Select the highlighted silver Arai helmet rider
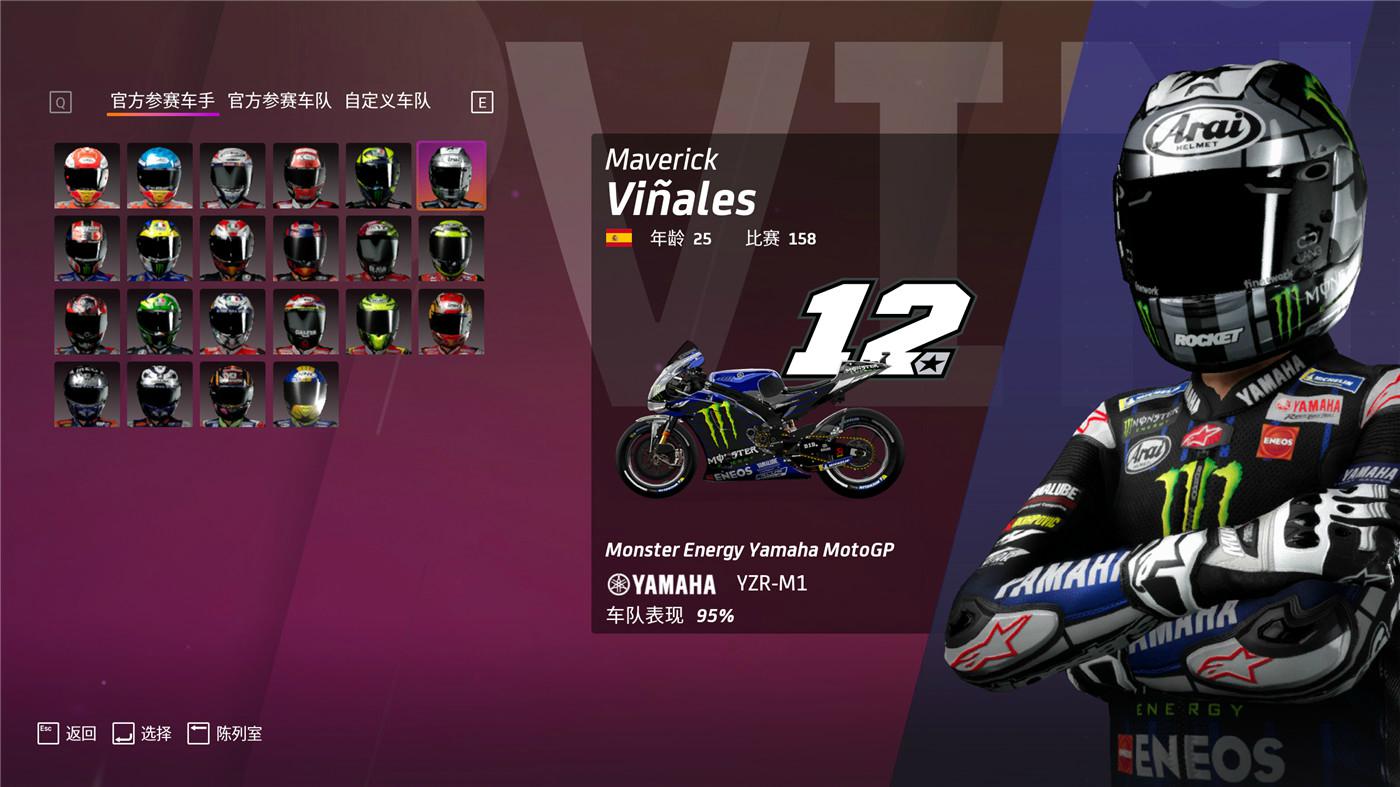 [x=451, y=175]
